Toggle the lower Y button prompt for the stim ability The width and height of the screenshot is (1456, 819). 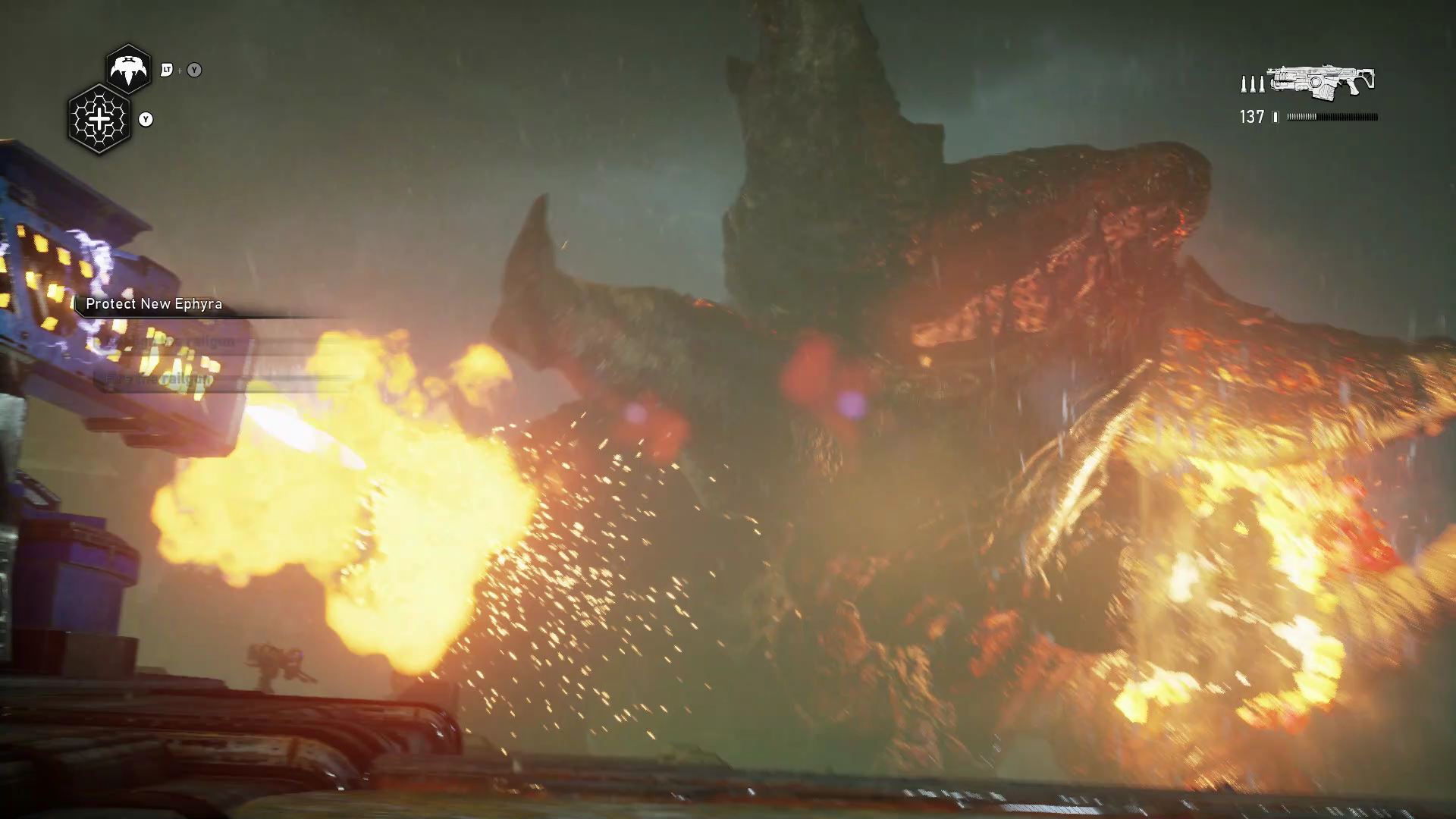(146, 119)
